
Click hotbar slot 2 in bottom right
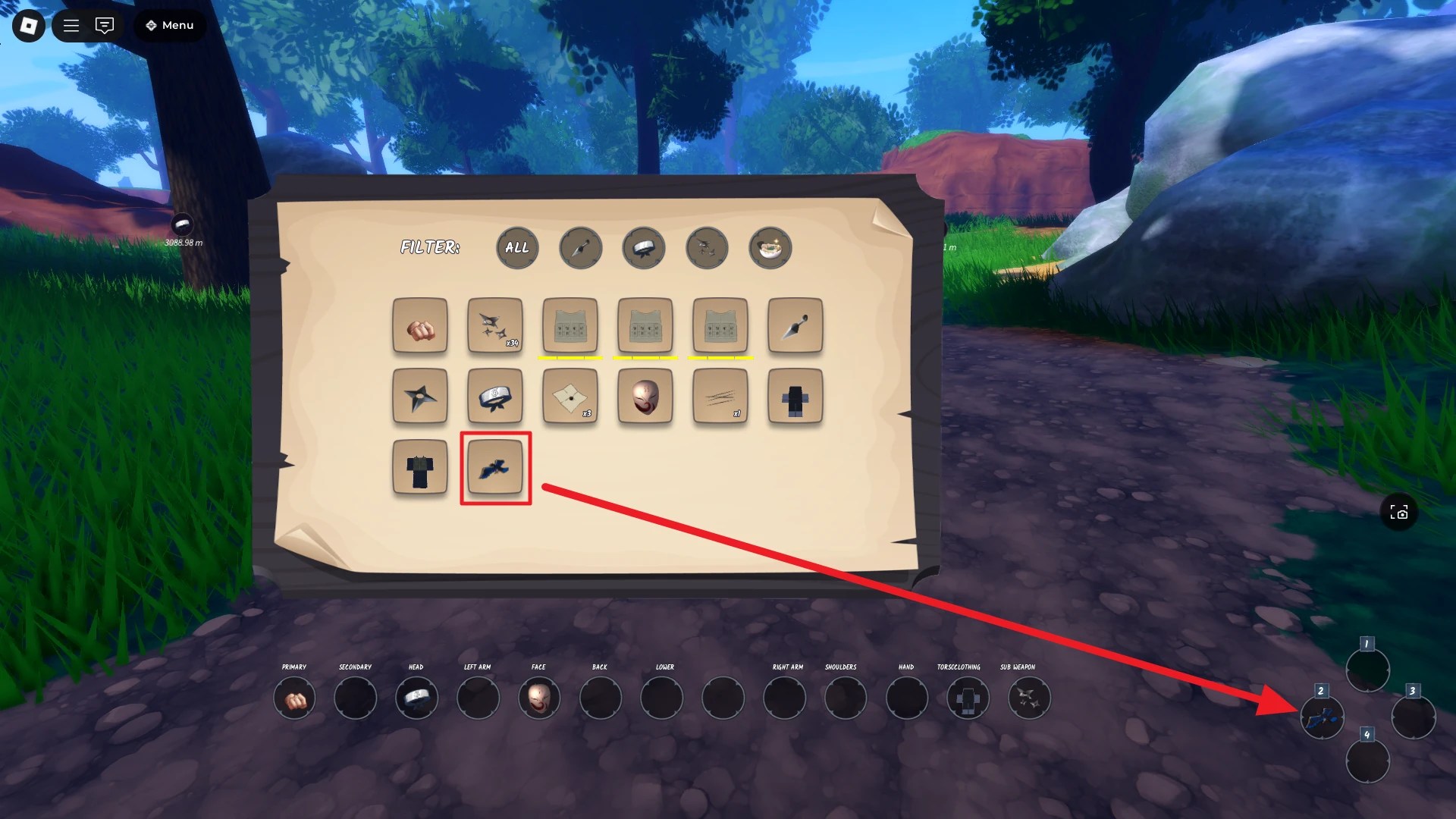(1323, 717)
